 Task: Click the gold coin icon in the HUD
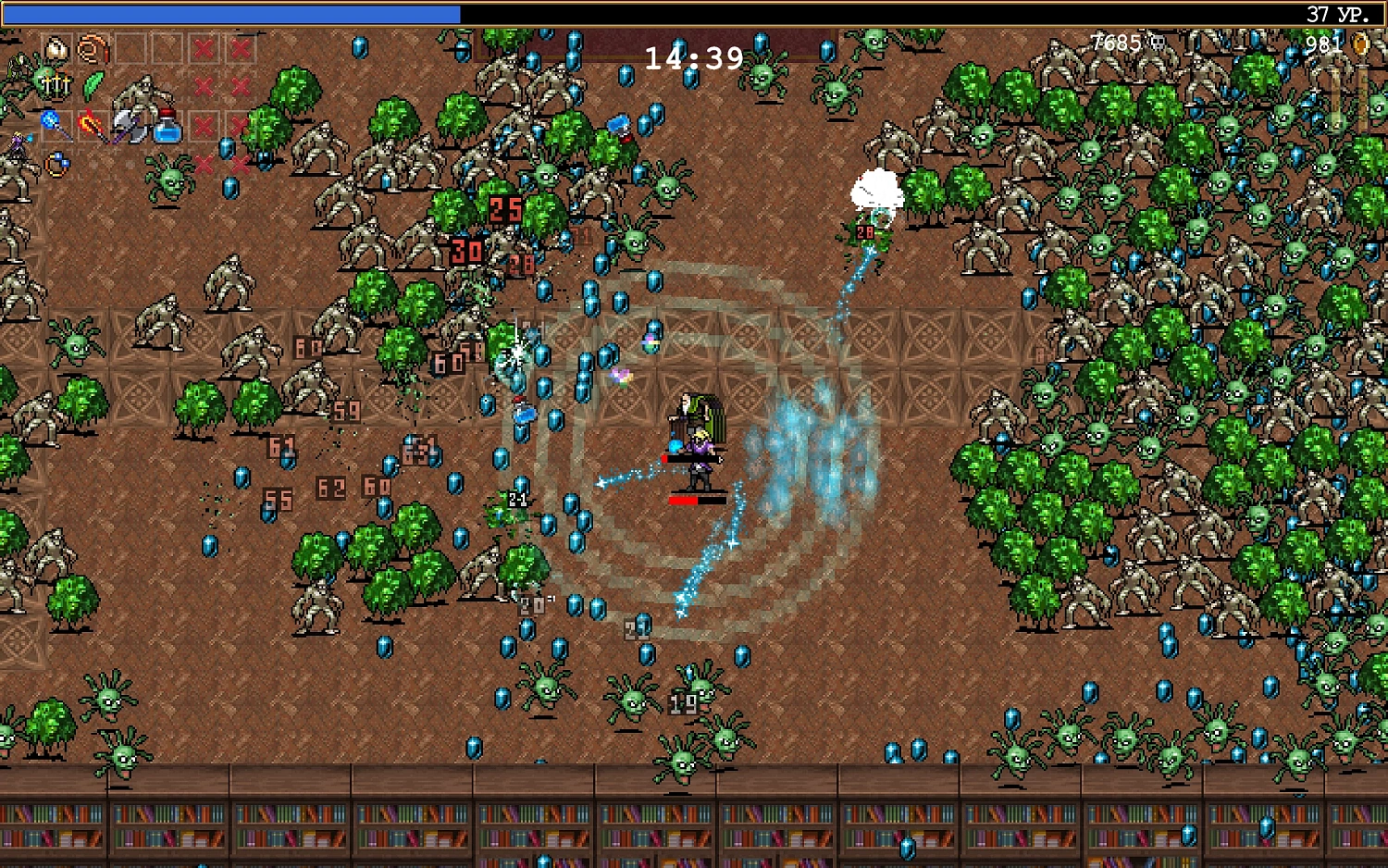(x=1360, y=43)
